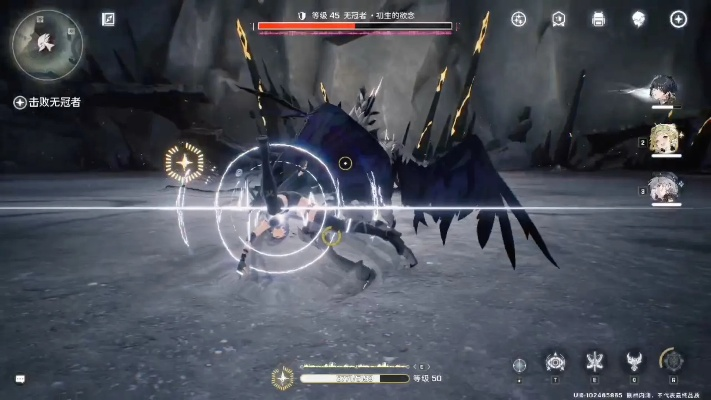This screenshot has height=400, width=711.
Task: Activate the ultimate skill with gold ring
Action: click(673, 361)
